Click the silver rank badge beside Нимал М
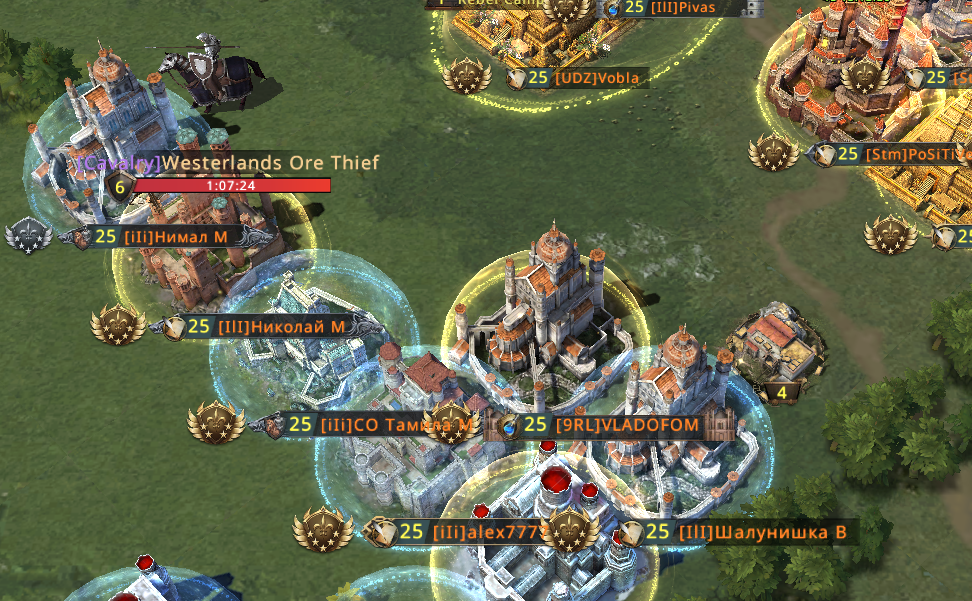 (x=28, y=237)
